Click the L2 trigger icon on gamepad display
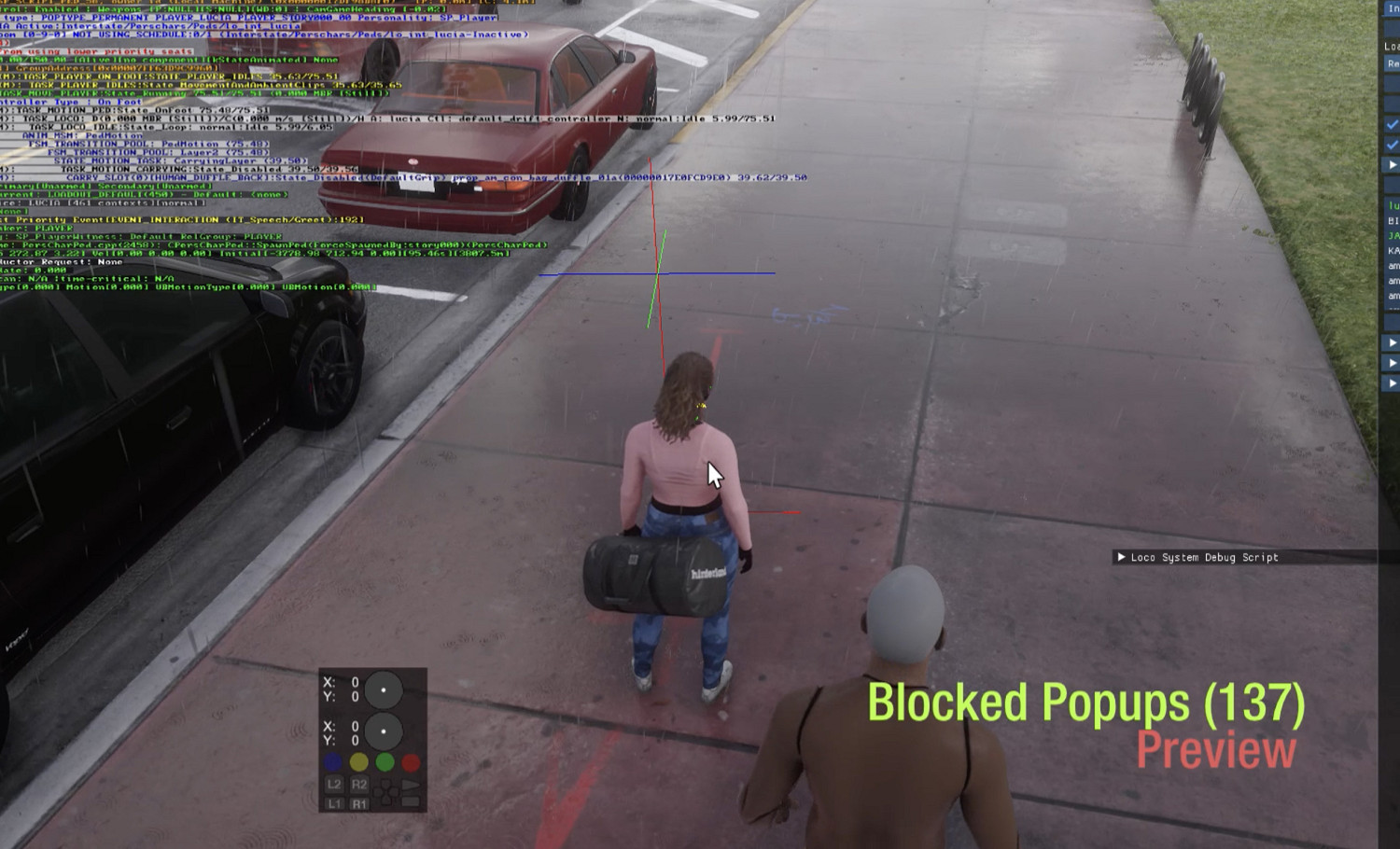Screen dimensions: 1400x849 334,786
